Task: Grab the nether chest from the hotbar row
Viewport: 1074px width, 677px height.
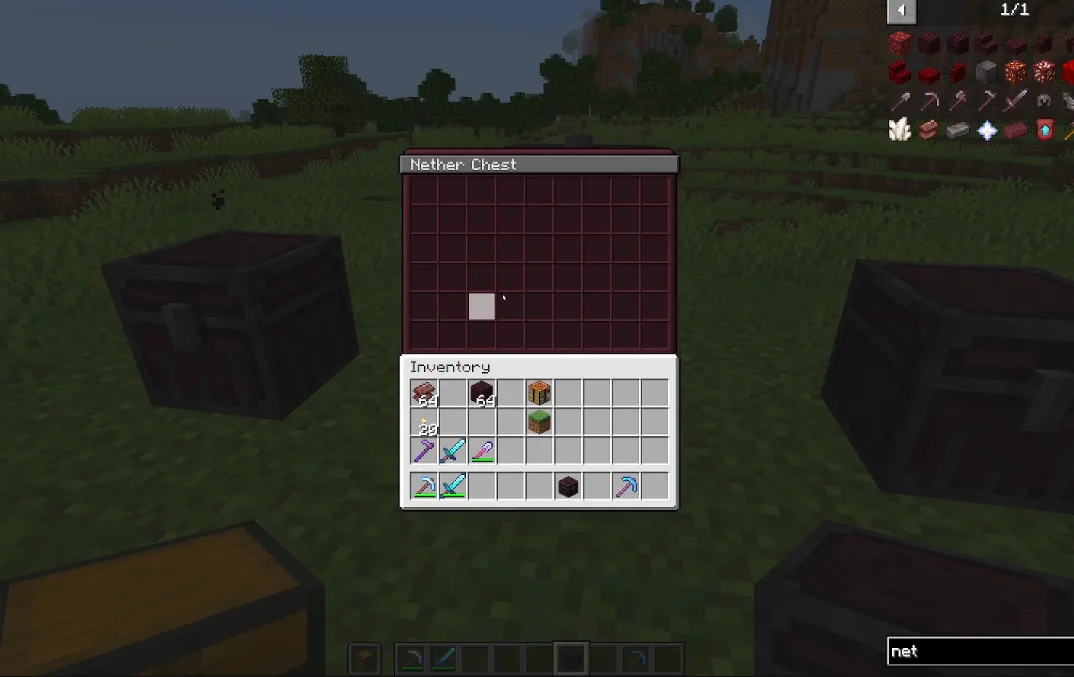Action: pos(568,487)
